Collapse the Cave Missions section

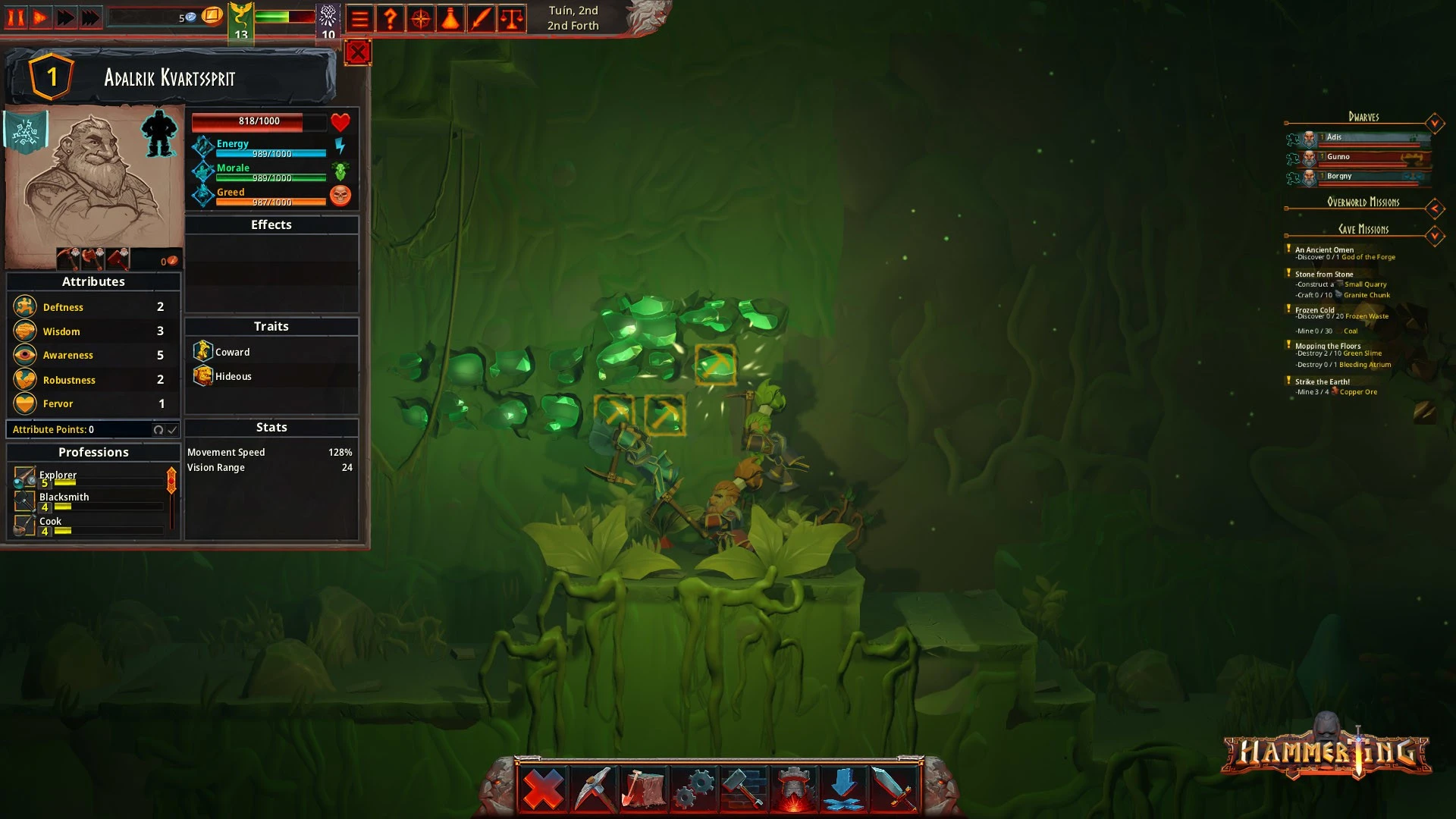click(1434, 236)
